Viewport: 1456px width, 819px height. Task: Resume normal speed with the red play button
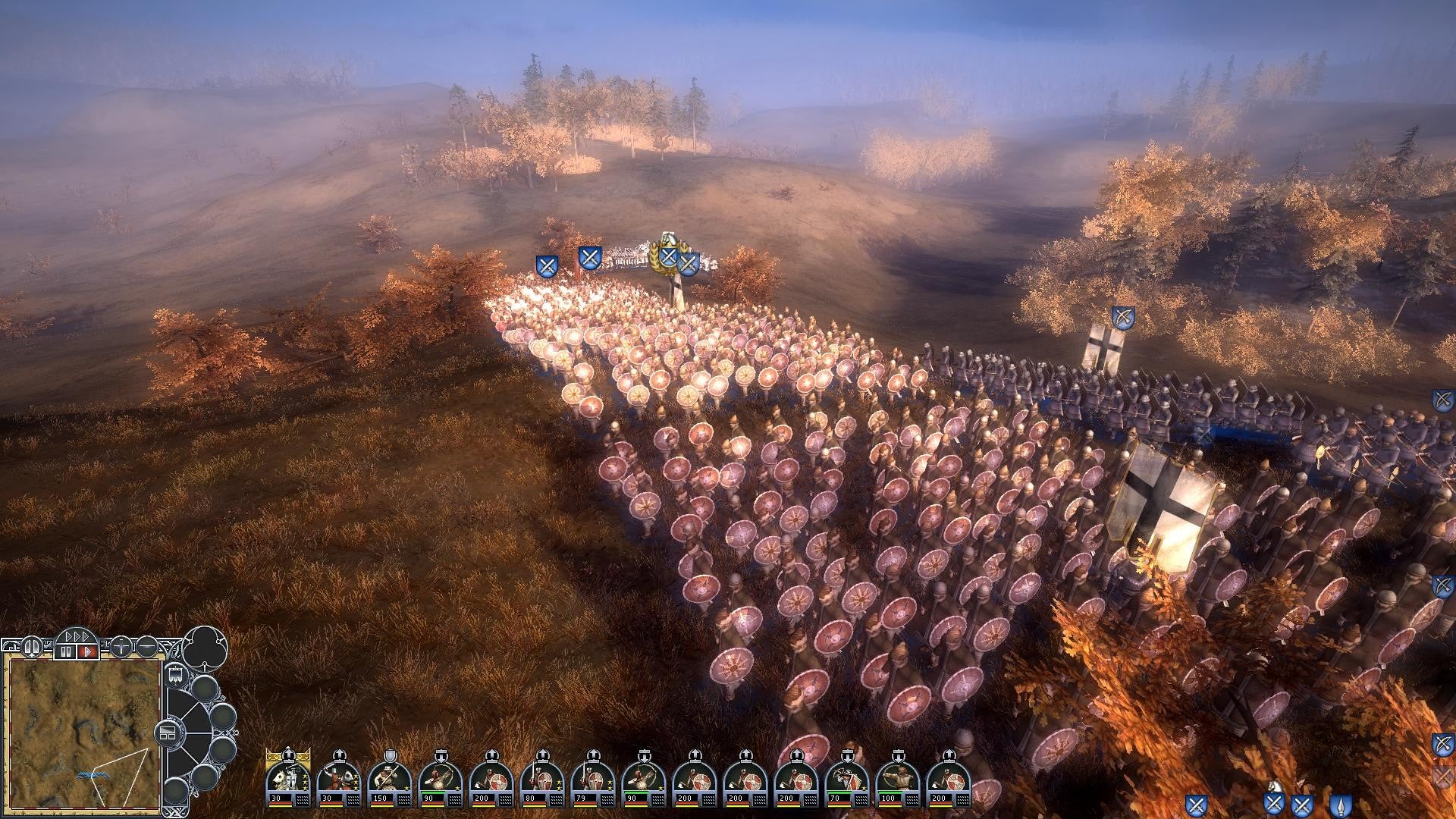pos(87,651)
